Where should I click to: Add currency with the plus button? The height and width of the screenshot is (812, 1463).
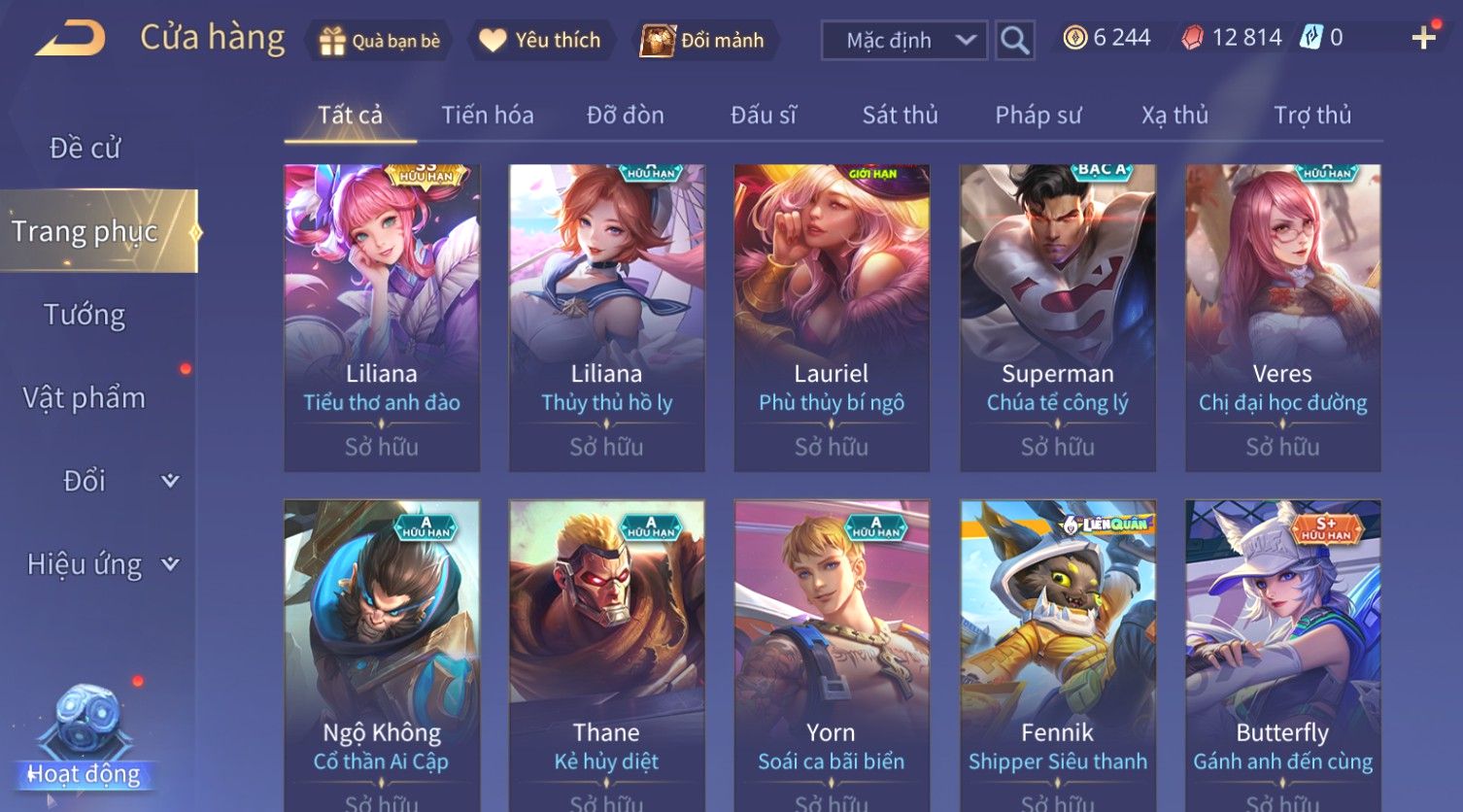click(1423, 38)
